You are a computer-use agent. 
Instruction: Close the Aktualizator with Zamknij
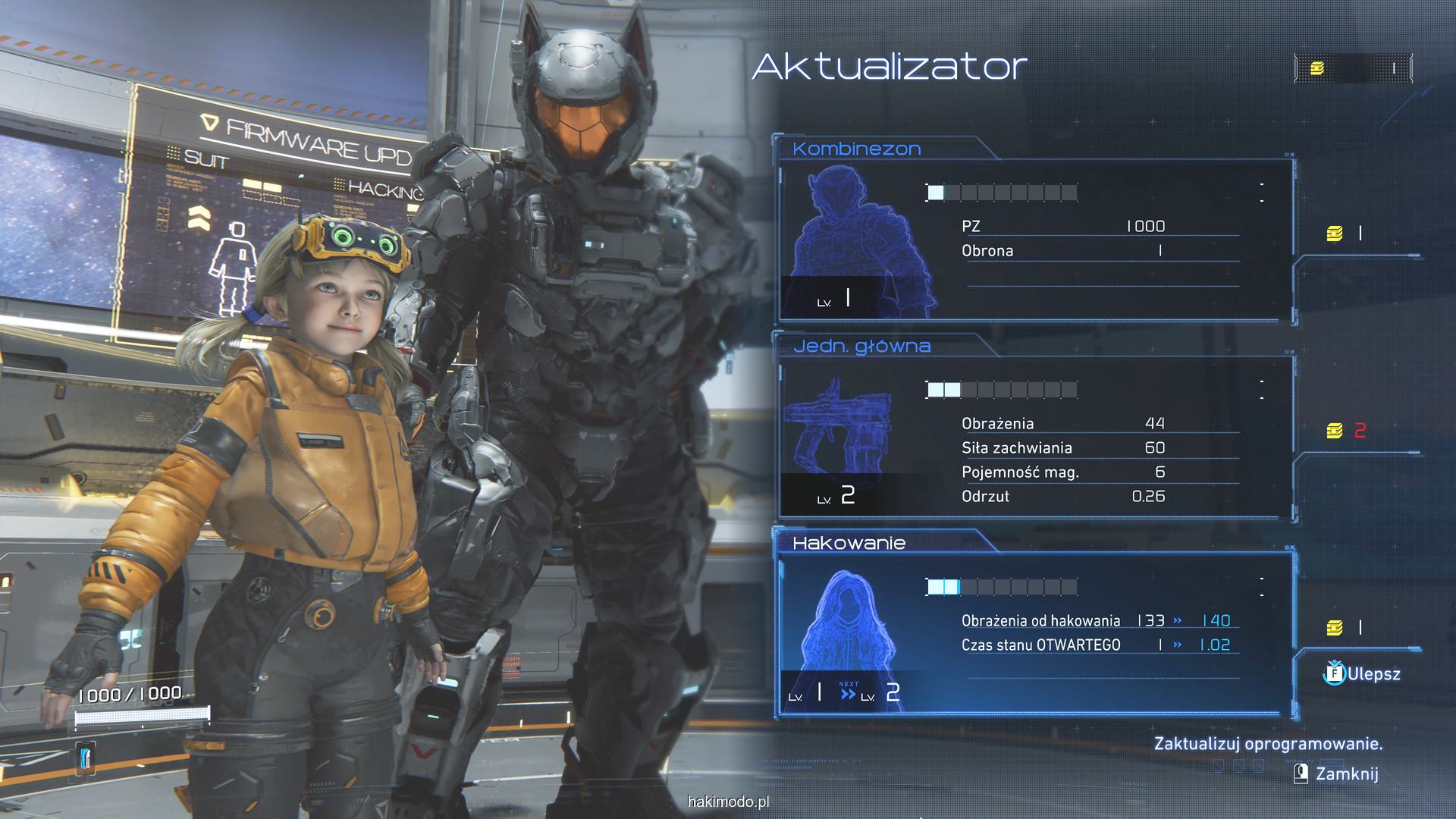(1336, 773)
